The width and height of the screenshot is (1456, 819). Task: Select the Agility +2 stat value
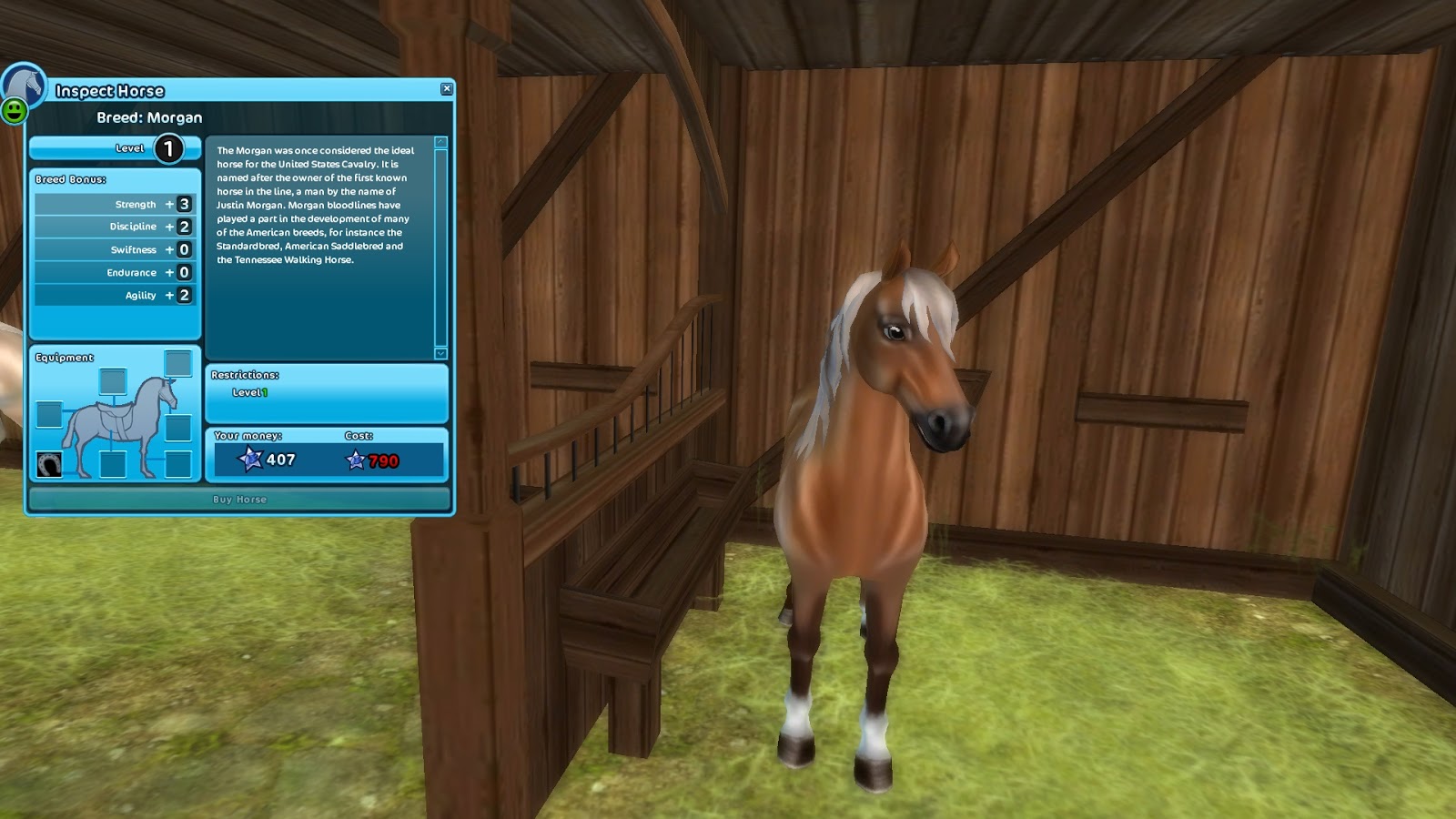click(x=185, y=295)
